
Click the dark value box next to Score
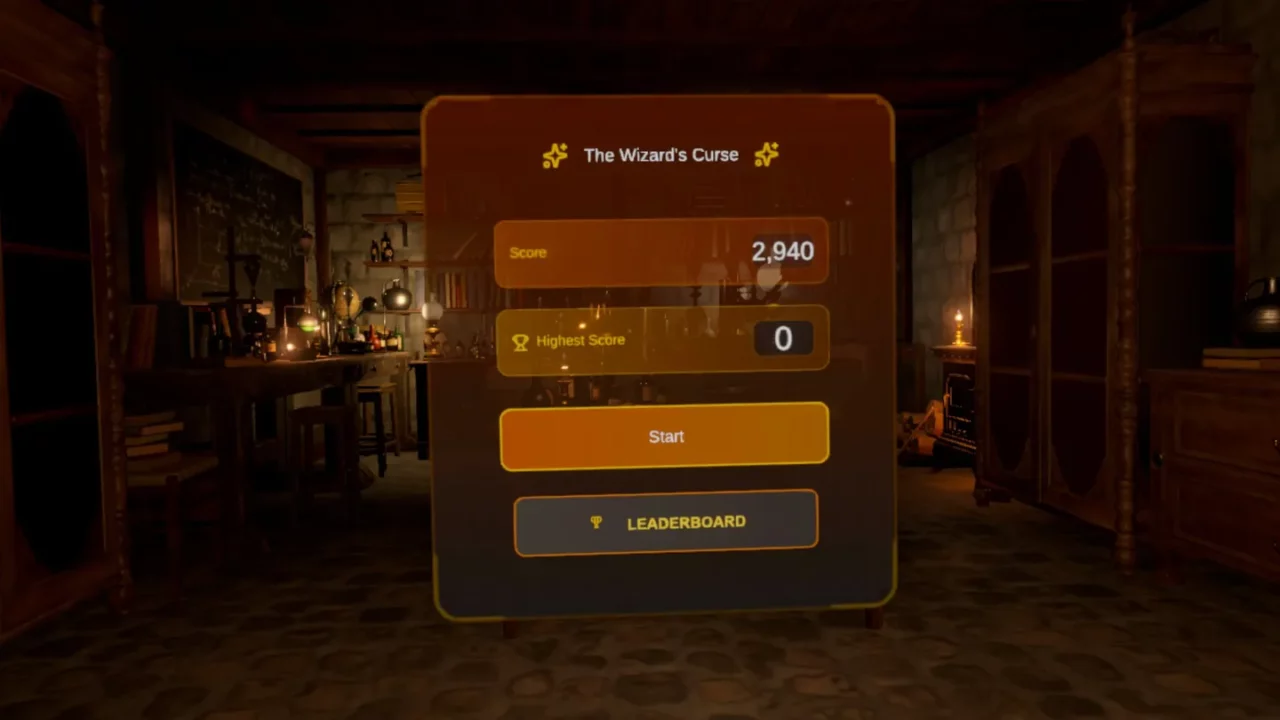[785, 252]
